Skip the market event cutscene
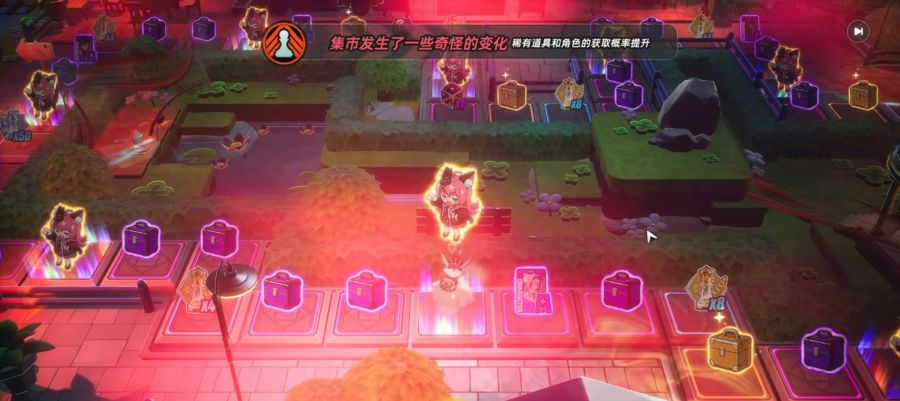Screen dimensions: 900x401 tap(857, 31)
